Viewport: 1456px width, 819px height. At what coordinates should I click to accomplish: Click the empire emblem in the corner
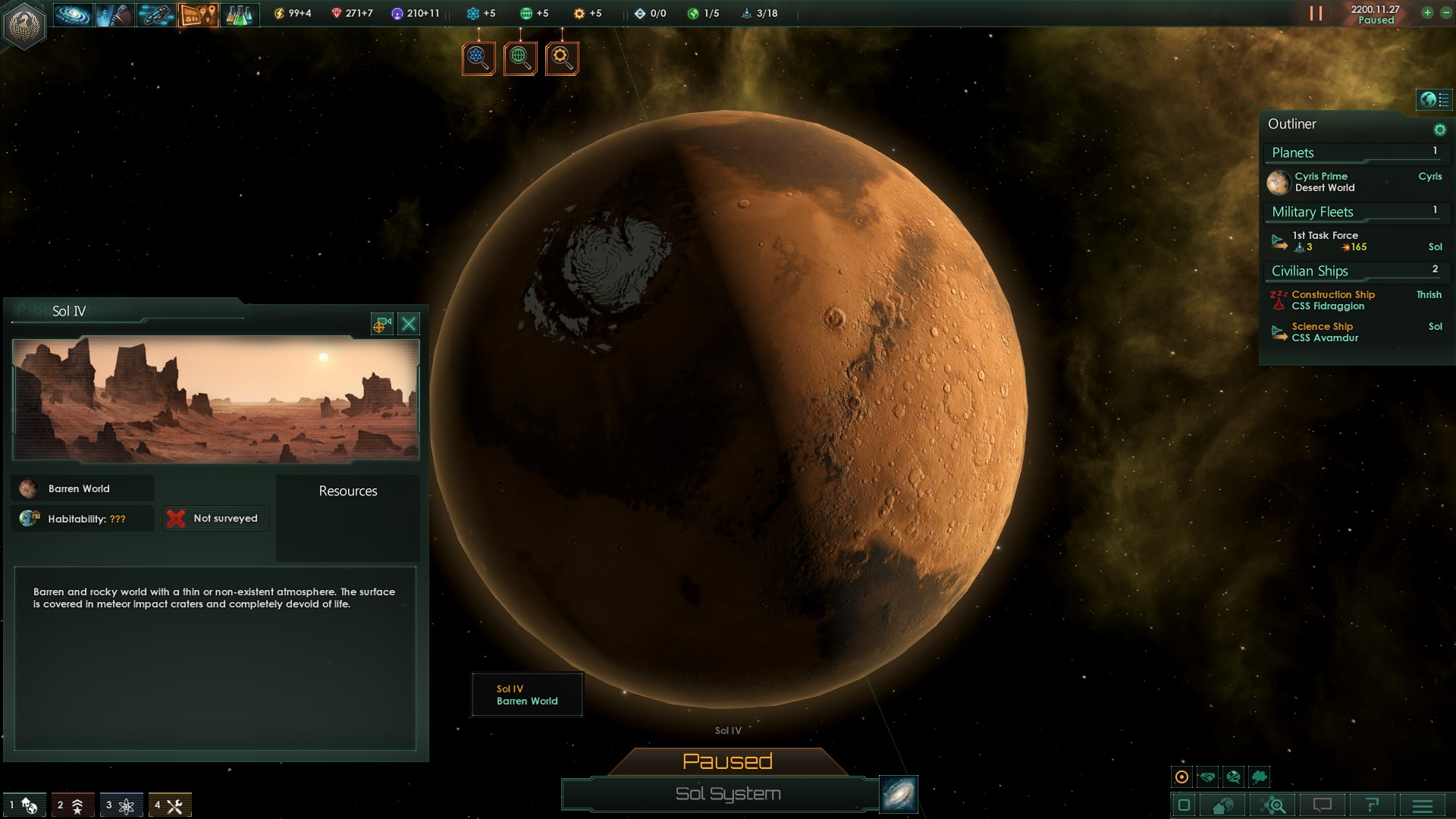click(25, 26)
